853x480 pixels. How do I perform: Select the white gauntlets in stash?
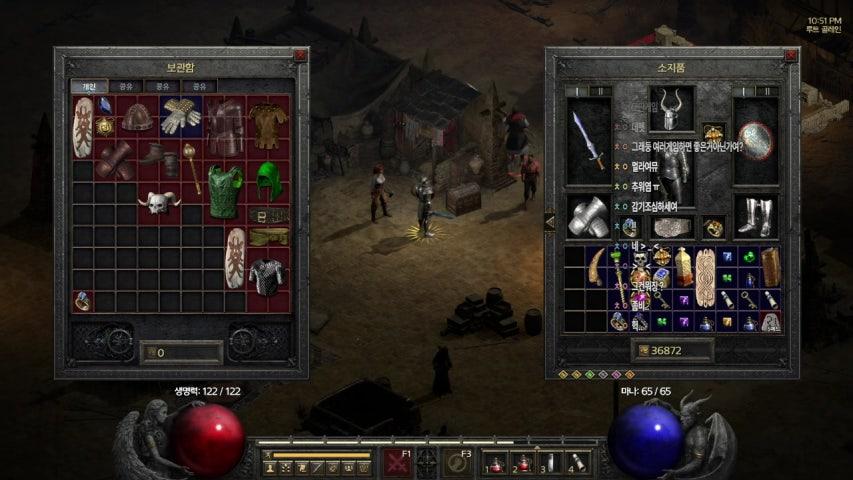tap(181, 116)
